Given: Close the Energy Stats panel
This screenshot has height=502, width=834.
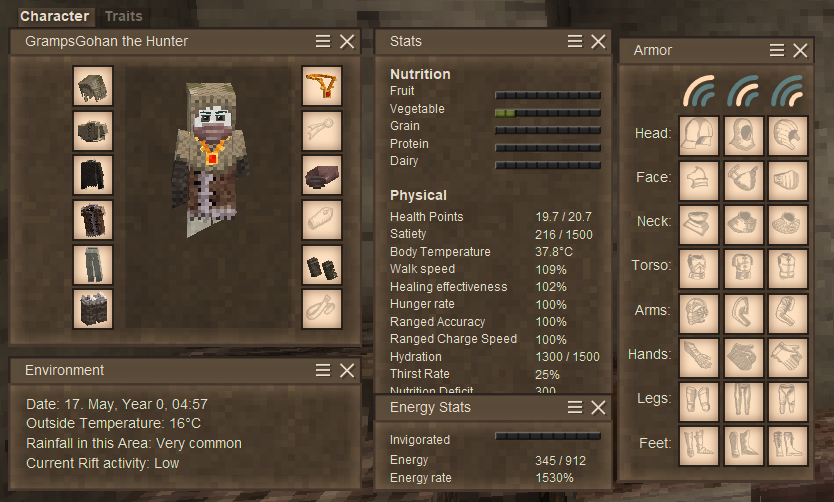Looking at the screenshot, I should point(598,407).
